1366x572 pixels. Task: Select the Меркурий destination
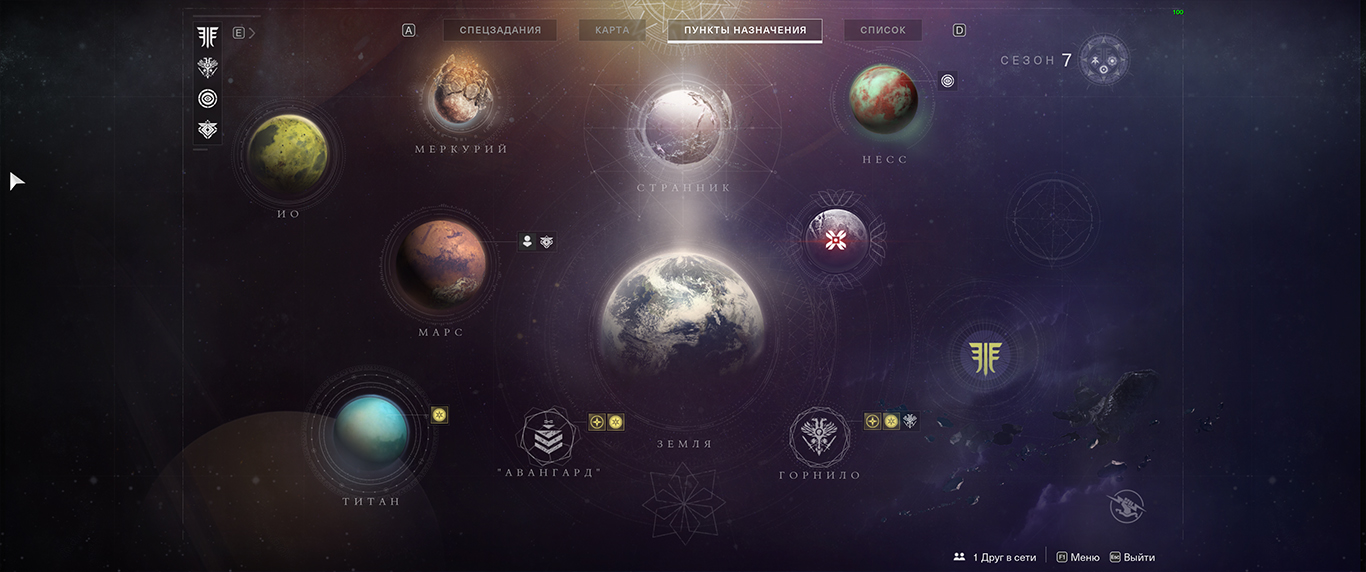click(x=461, y=92)
